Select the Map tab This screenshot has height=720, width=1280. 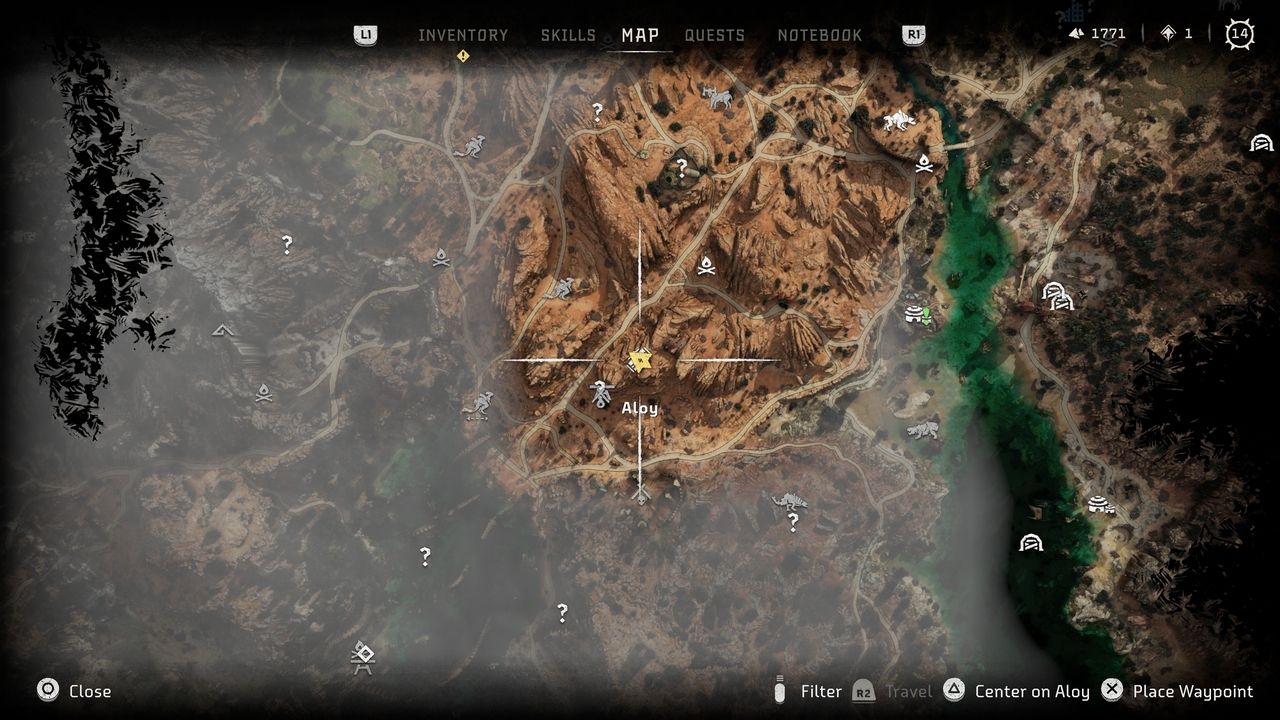pyautogui.click(x=640, y=35)
